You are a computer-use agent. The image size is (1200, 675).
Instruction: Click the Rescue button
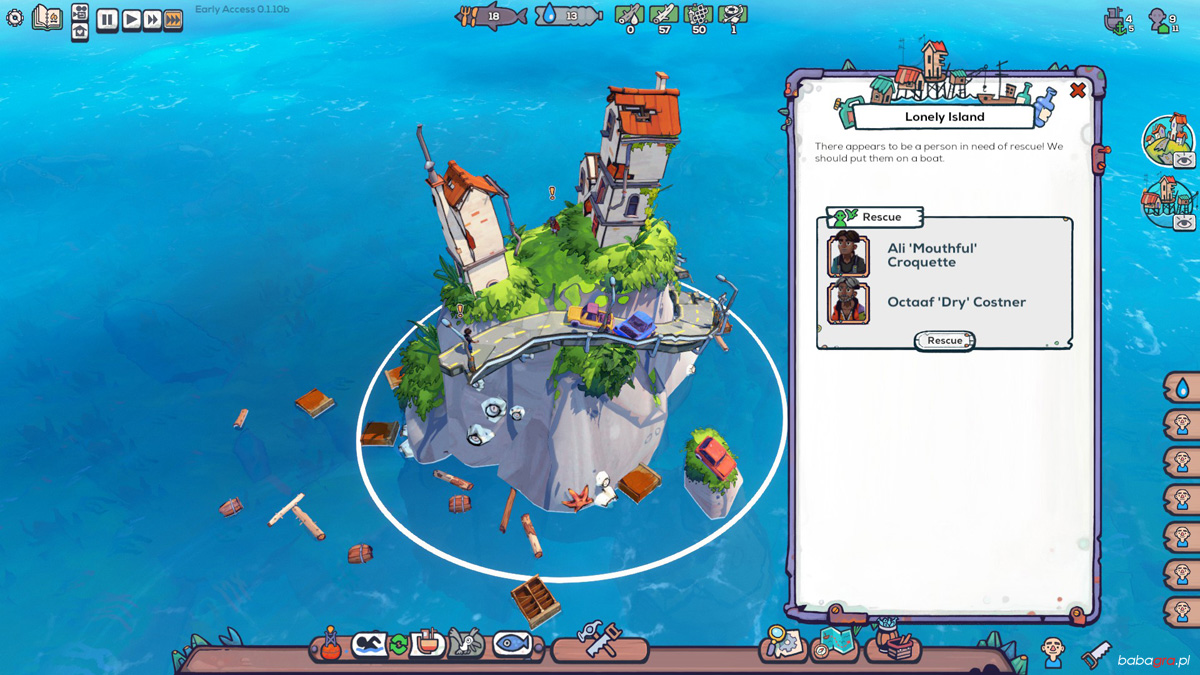tap(944, 341)
